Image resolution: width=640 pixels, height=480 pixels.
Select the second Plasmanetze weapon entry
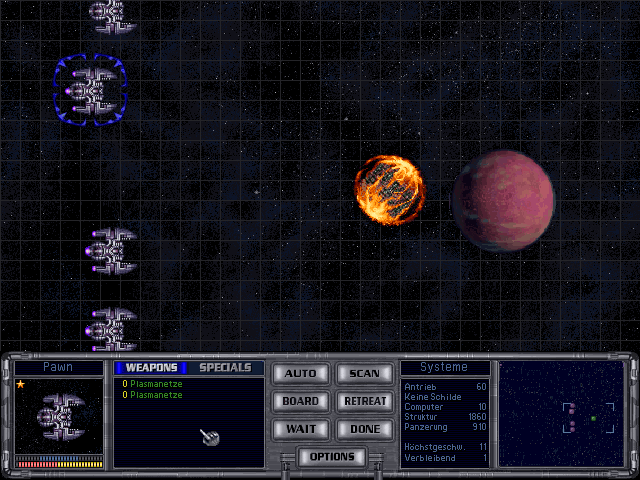156,395
